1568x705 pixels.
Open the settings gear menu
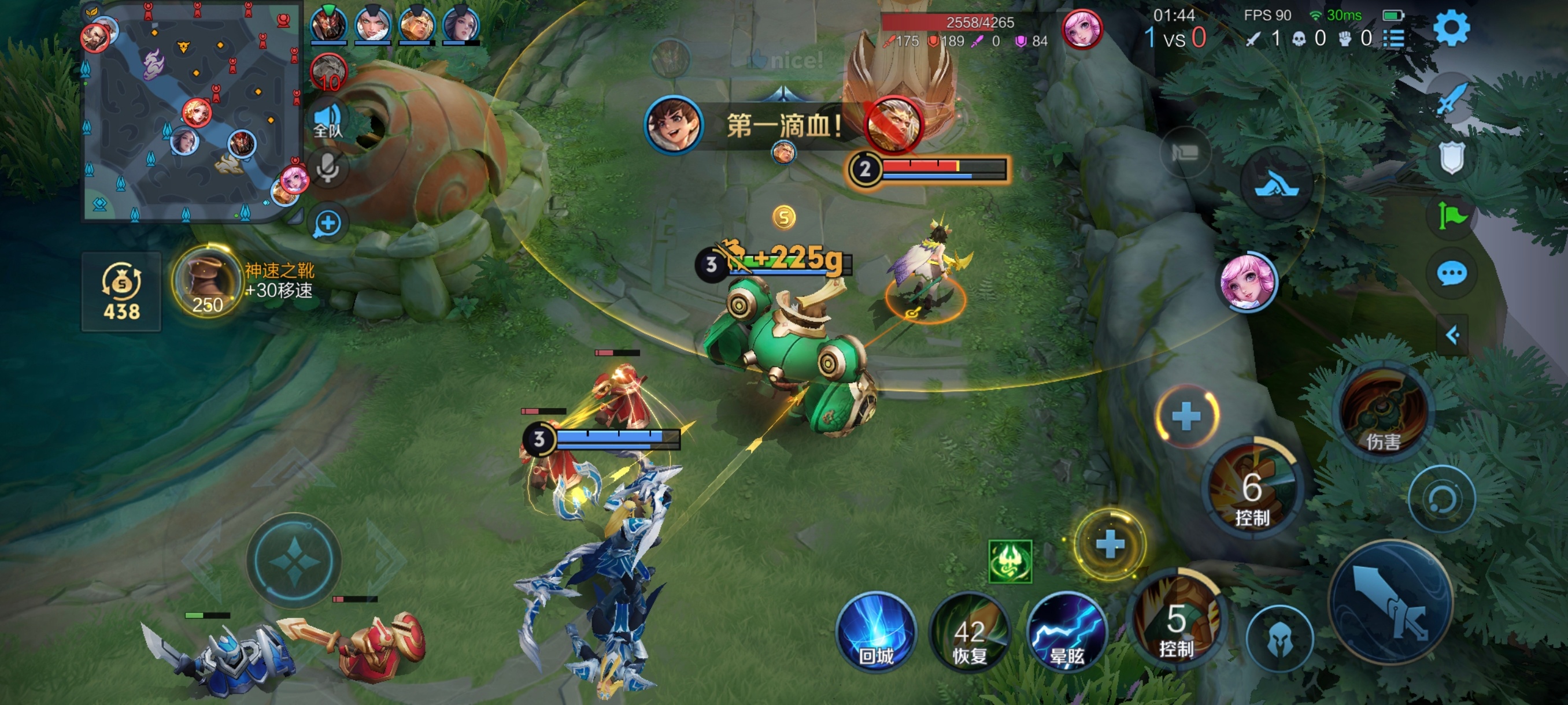pos(1451,28)
